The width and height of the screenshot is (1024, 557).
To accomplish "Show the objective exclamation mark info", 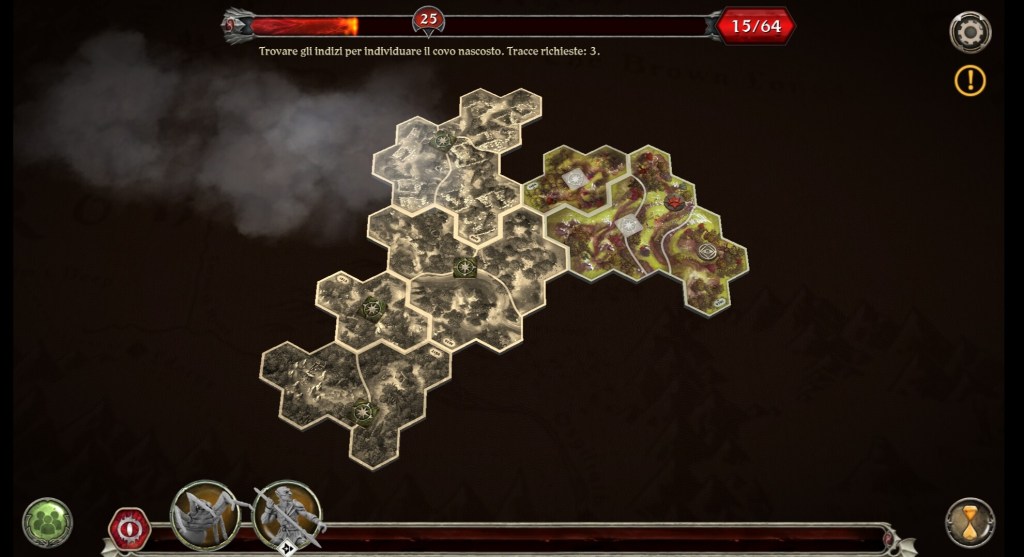I will pos(969,80).
